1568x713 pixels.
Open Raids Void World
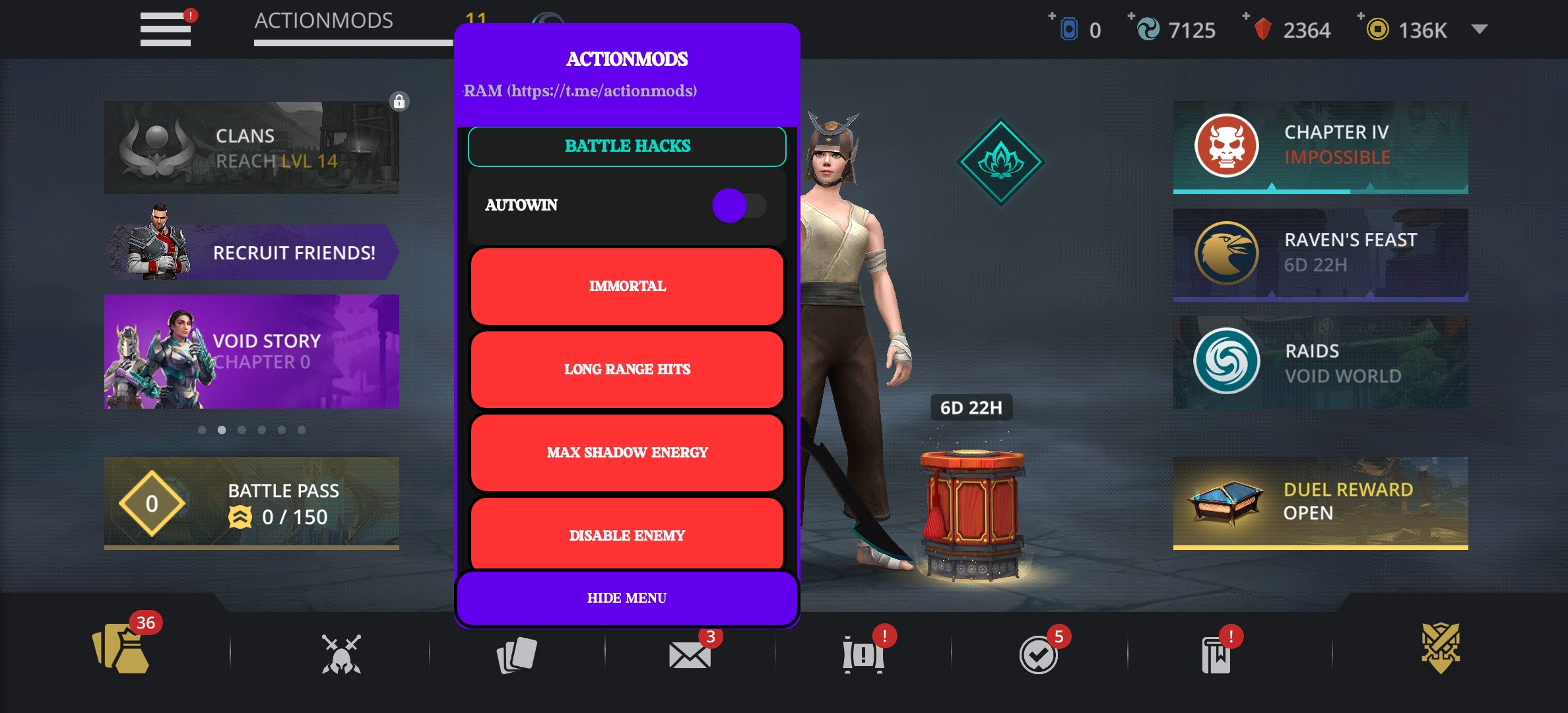[1320, 362]
